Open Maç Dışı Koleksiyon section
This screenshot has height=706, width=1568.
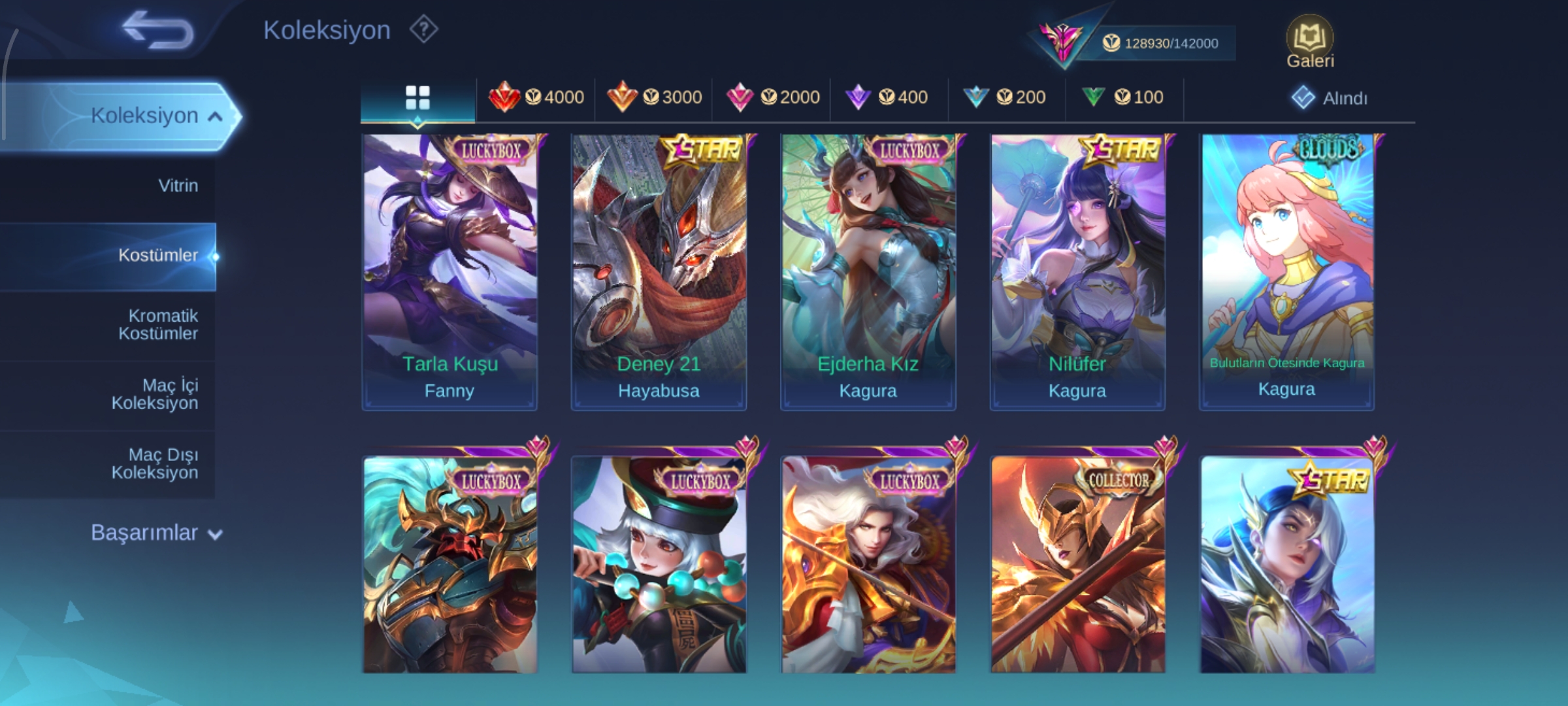point(155,463)
